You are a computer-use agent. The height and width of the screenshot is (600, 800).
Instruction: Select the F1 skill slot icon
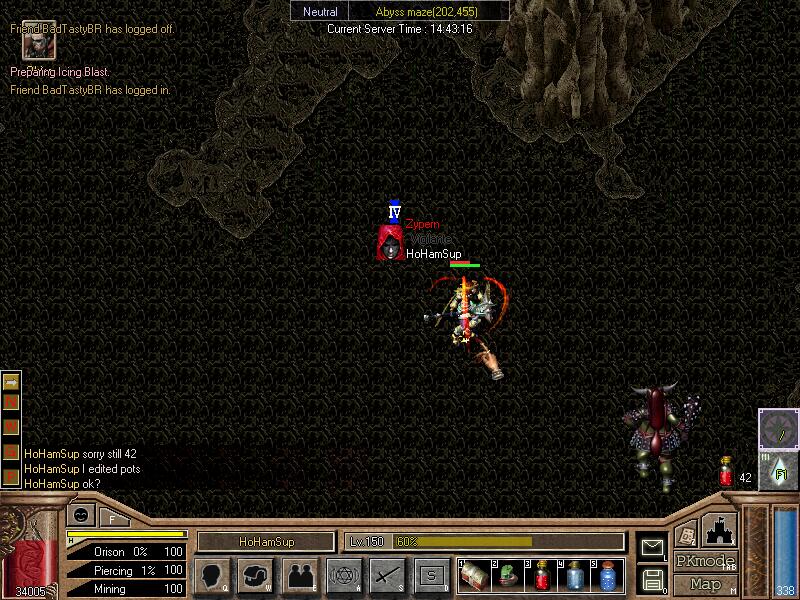[x=779, y=472]
